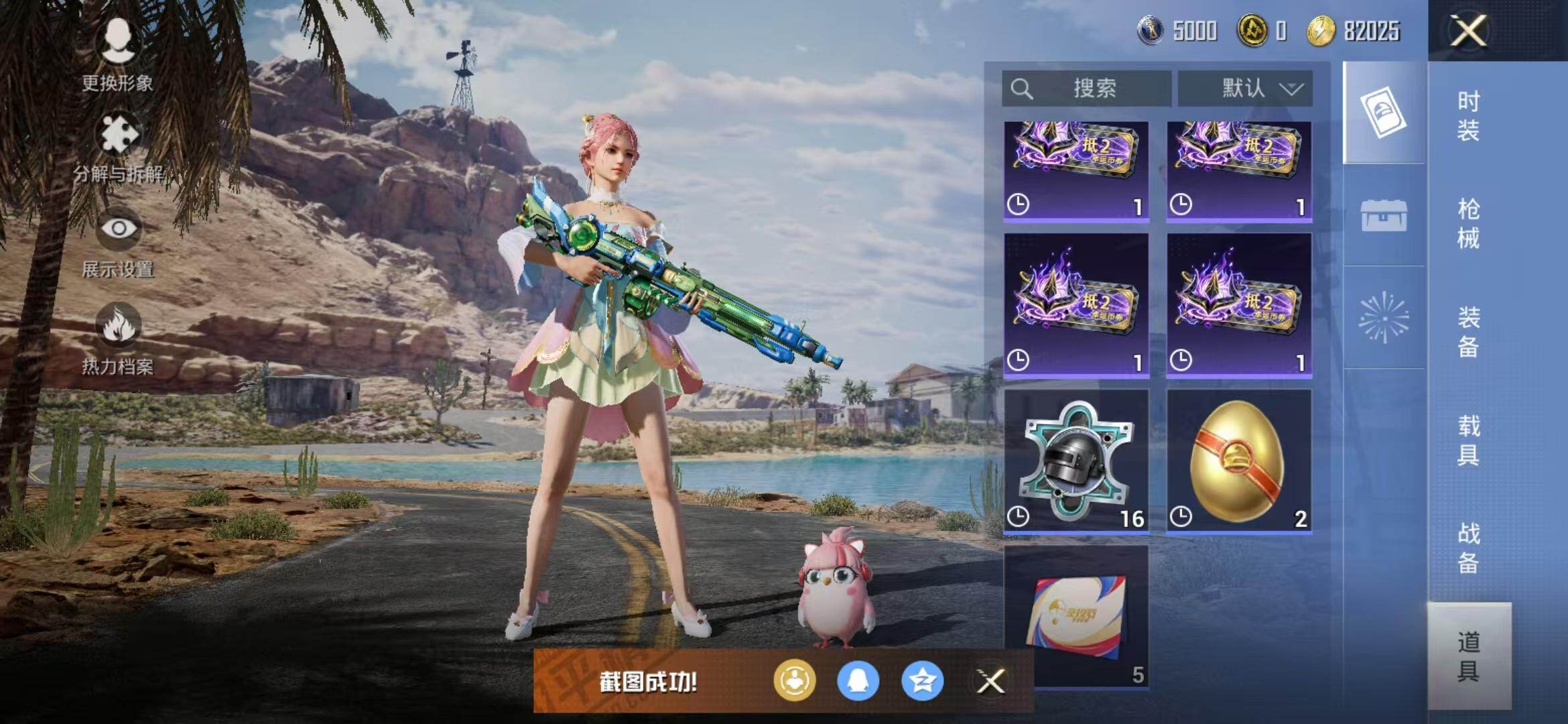Switch to the 枪械 firearms tab
This screenshot has width=1568, height=724.
click(1468, 224)
